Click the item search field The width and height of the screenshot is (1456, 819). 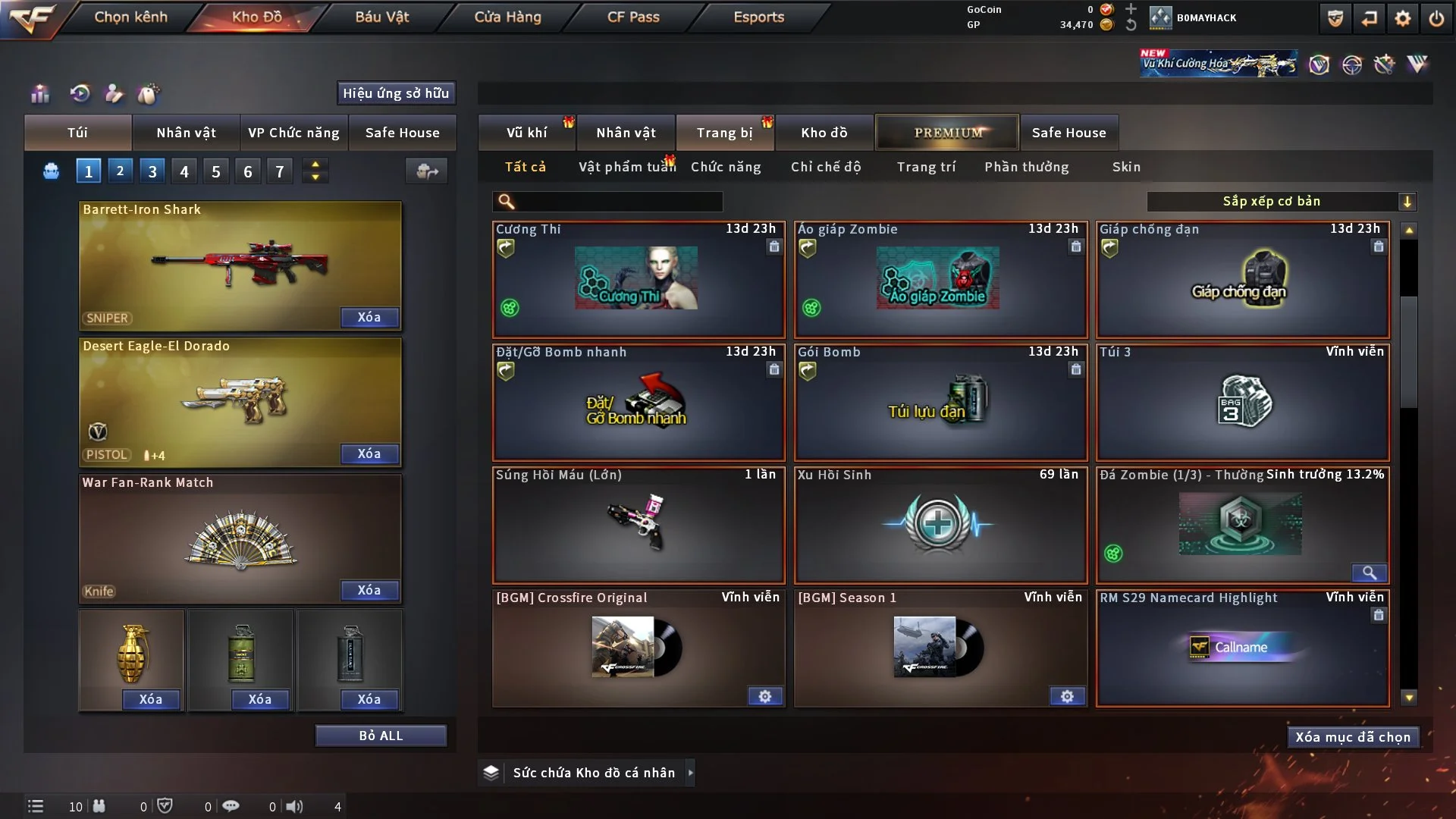pyautogui.click(x=618, y=201)
